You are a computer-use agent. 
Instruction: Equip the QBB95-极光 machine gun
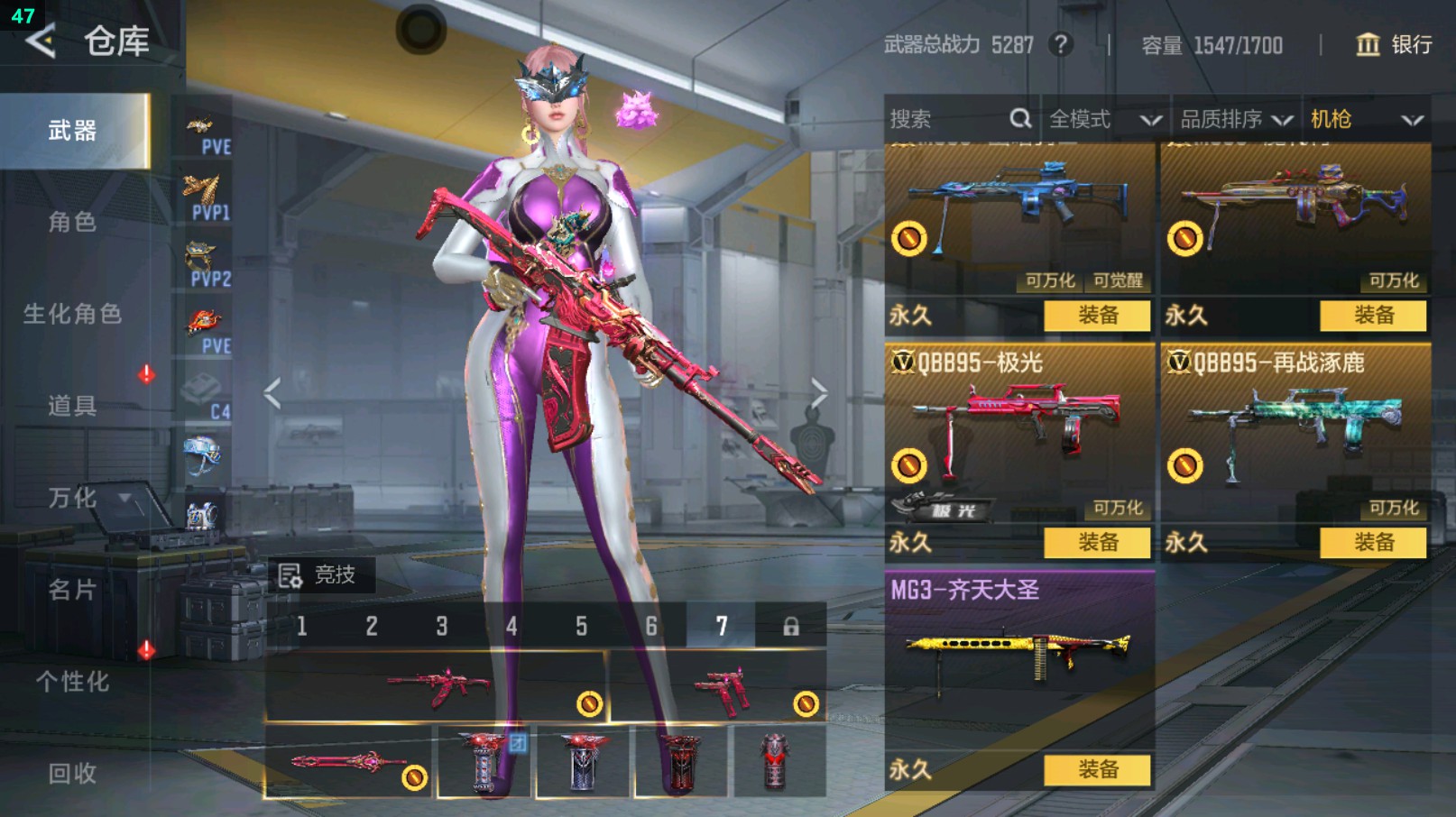1097,542
